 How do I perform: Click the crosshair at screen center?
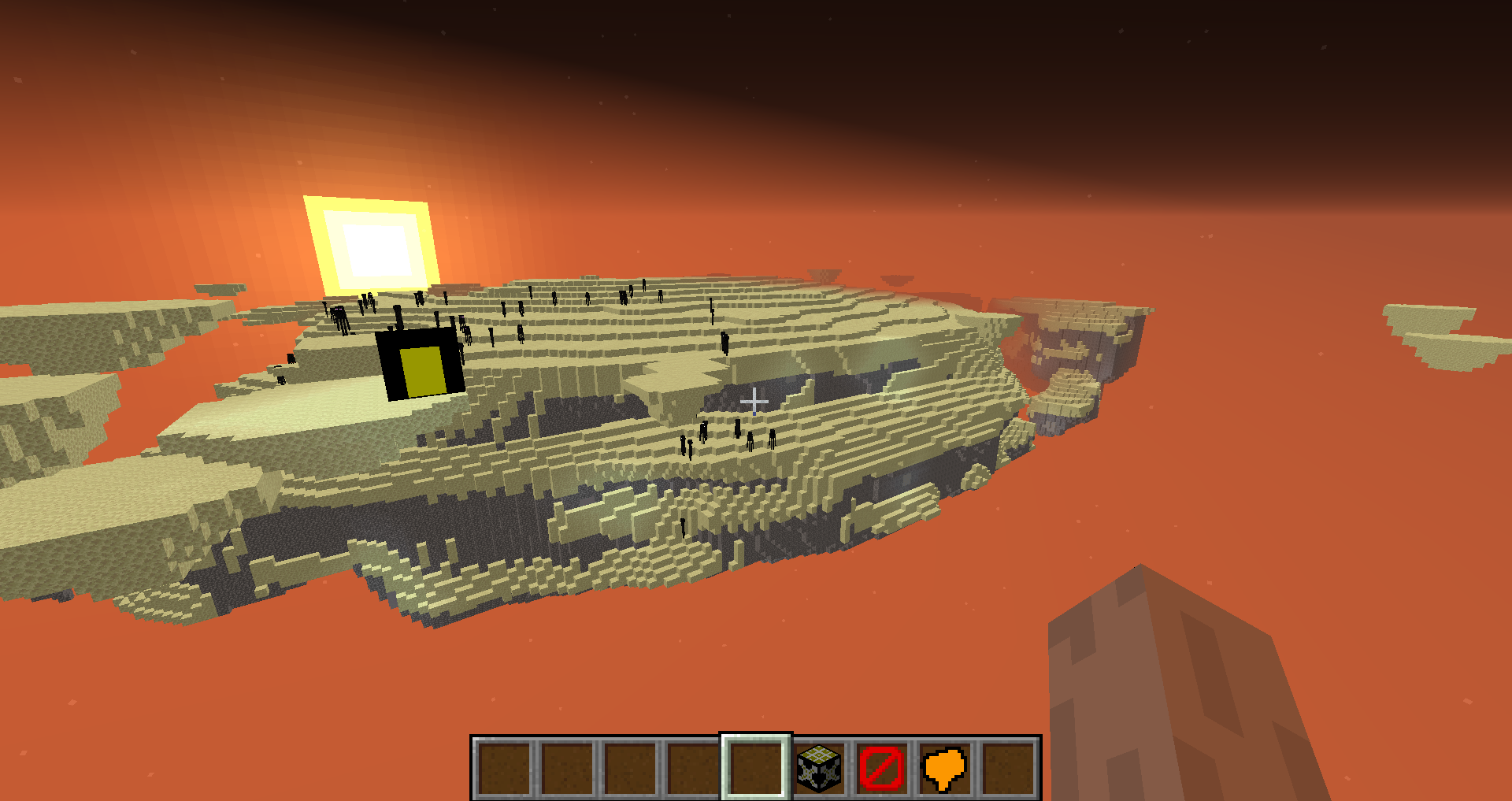[x=754, y=401]
